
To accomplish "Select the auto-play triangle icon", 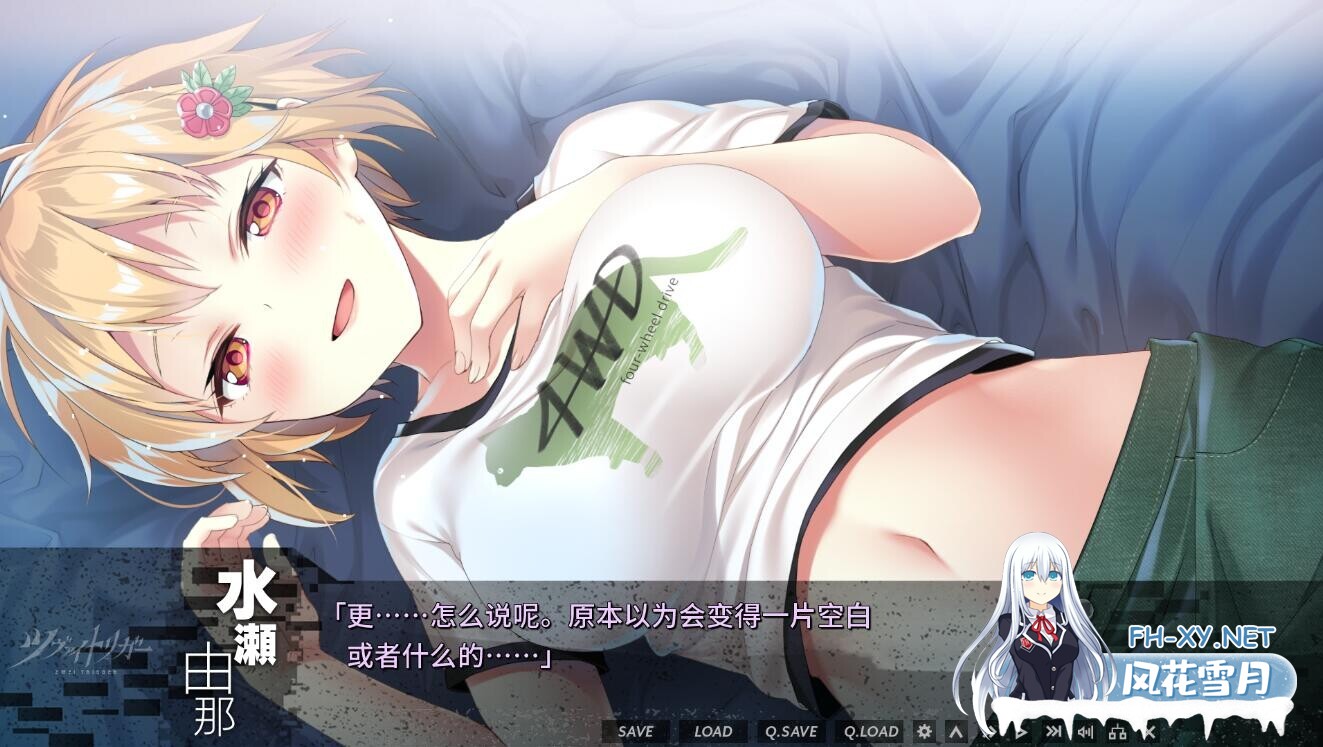I will (x=1020, y=731).
